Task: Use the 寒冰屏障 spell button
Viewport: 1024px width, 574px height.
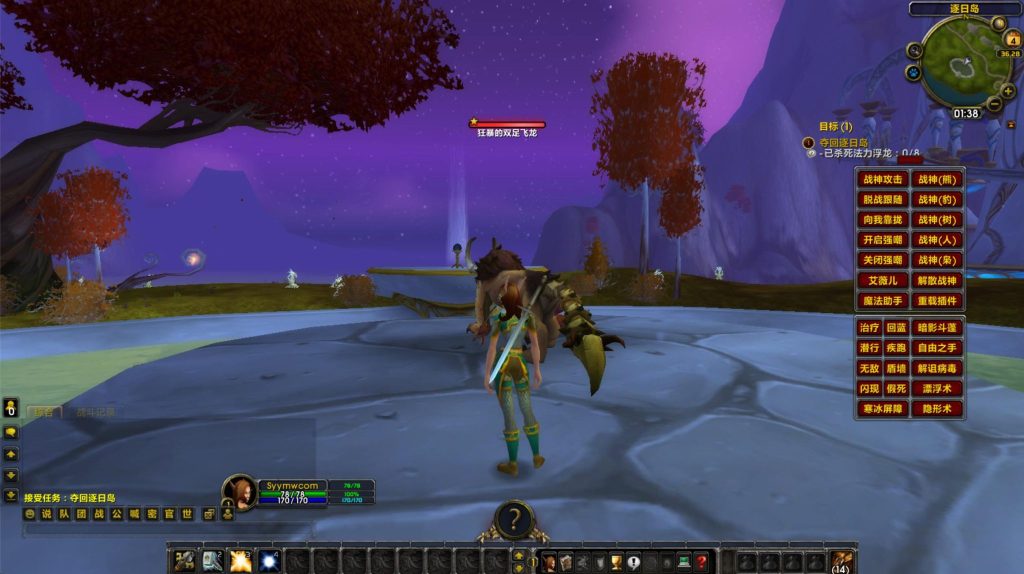Action: click(883, 409)
